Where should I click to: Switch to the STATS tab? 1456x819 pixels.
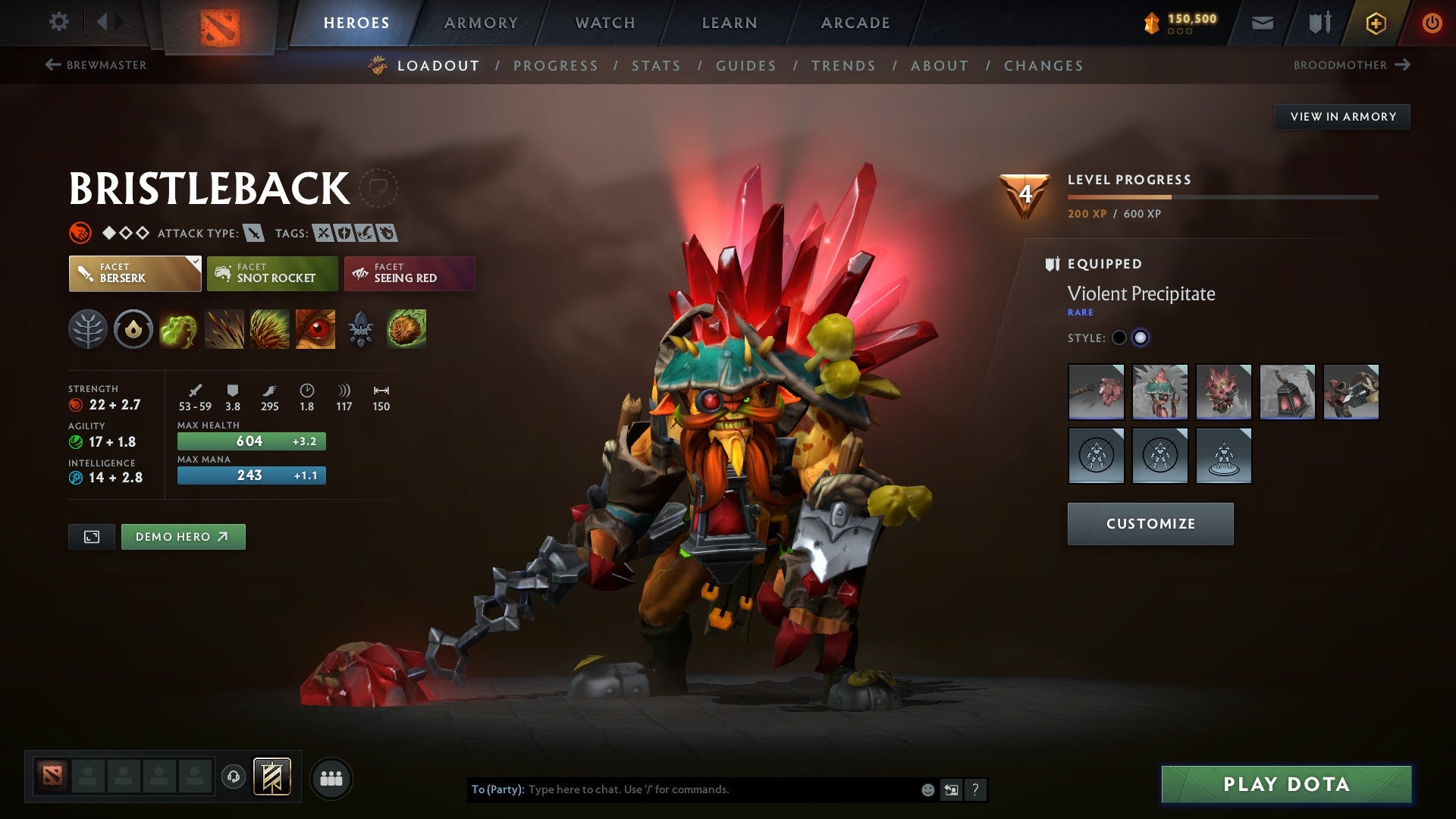coord(657,66)
